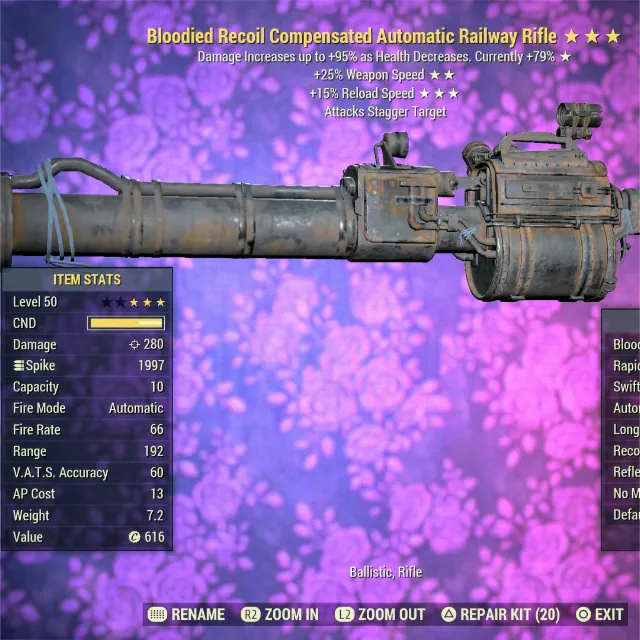Choose the Rename option
This screenshot has width=640, height=640.
coord(188,614)
